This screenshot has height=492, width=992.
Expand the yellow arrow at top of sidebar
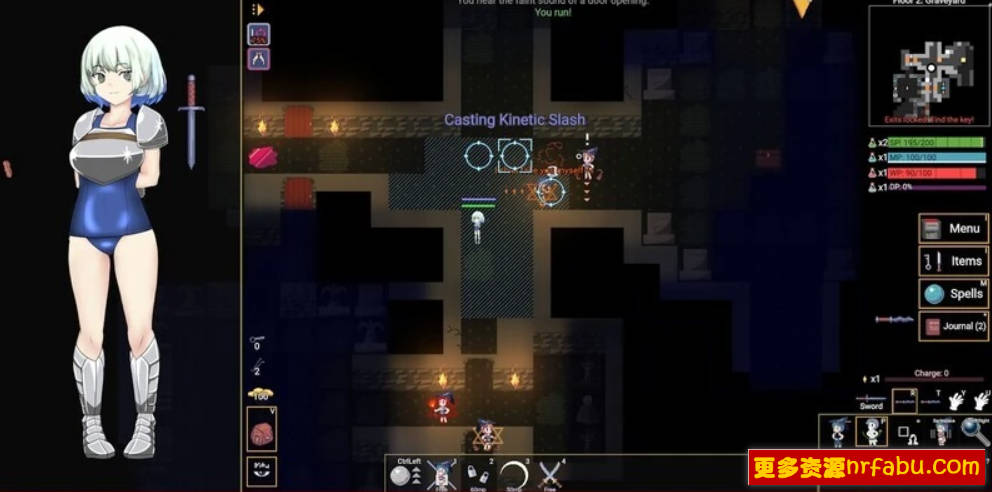coord(257,9)
